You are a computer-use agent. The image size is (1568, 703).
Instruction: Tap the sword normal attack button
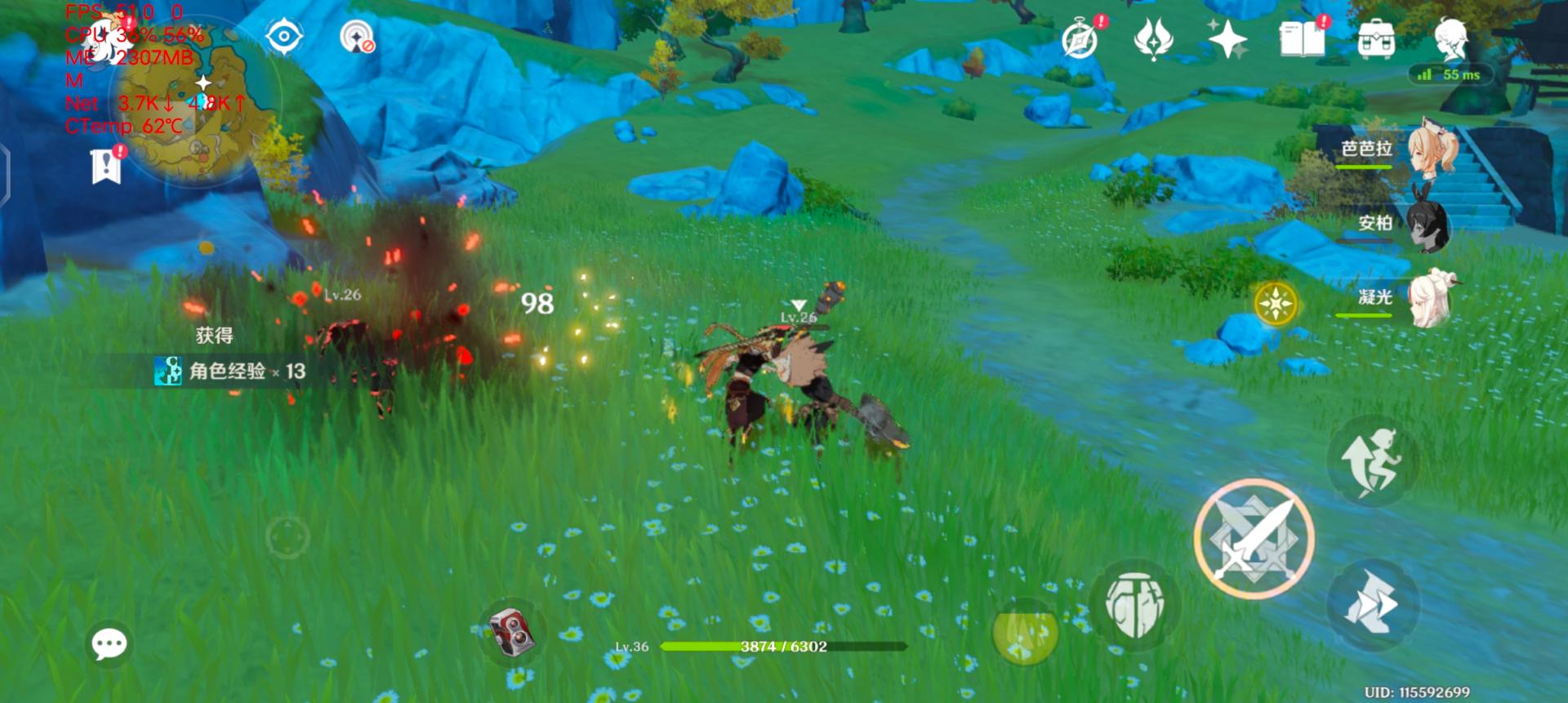(1254, 539)
